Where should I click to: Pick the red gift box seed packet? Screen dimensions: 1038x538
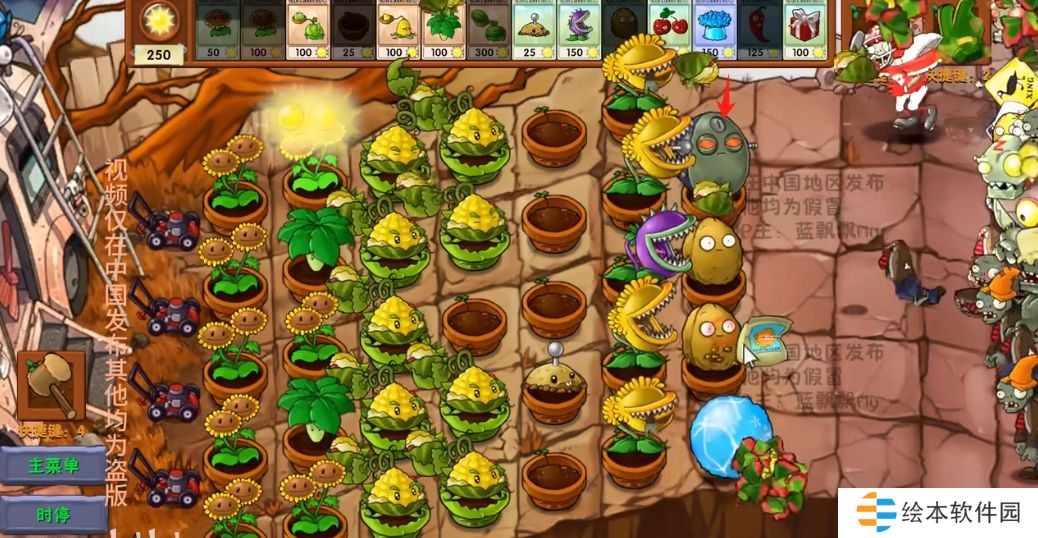pos(804,31)
